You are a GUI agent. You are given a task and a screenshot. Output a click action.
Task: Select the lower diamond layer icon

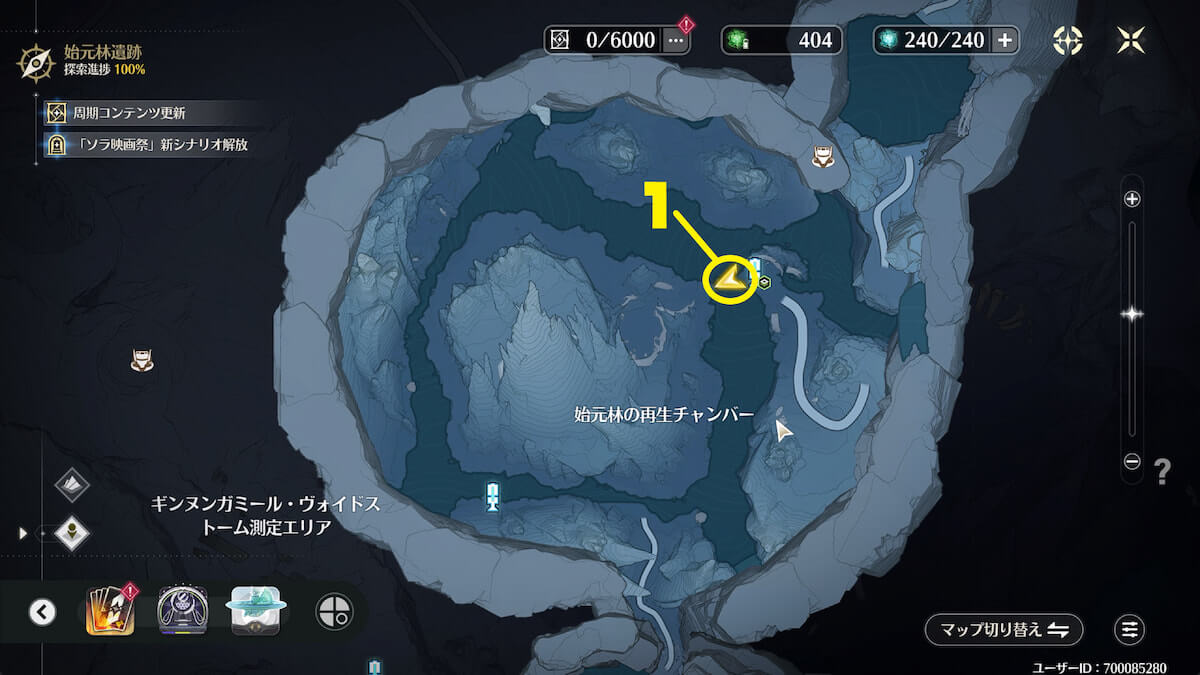click(x=72, y=533)
